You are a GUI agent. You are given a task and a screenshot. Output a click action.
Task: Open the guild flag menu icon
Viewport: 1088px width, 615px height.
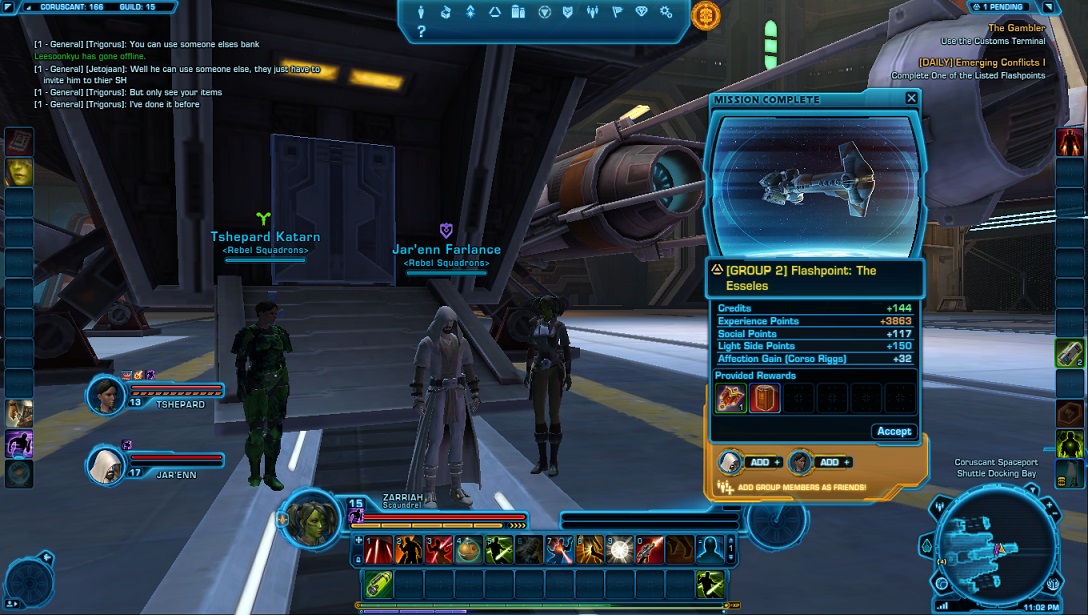618,13
